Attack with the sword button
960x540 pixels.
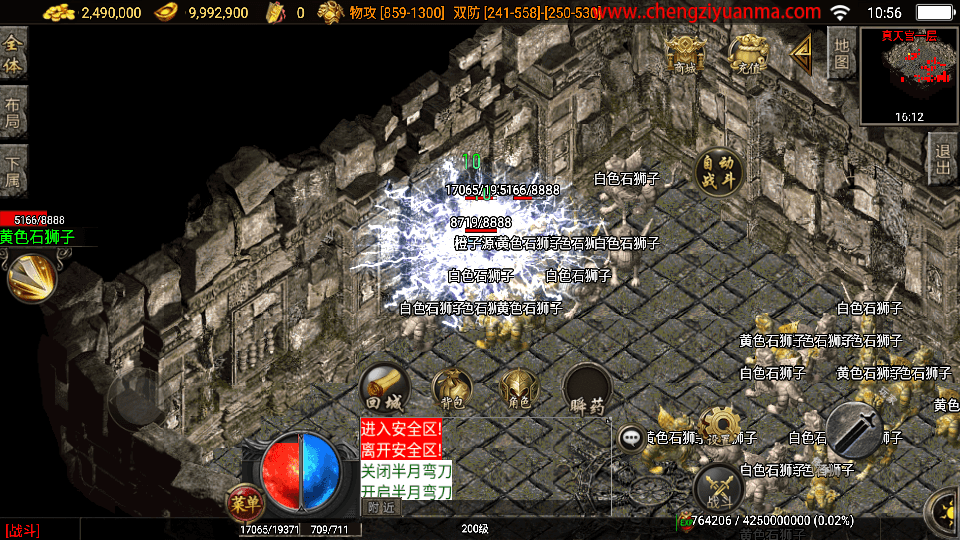pyautogui.click(x=856, y=432)
